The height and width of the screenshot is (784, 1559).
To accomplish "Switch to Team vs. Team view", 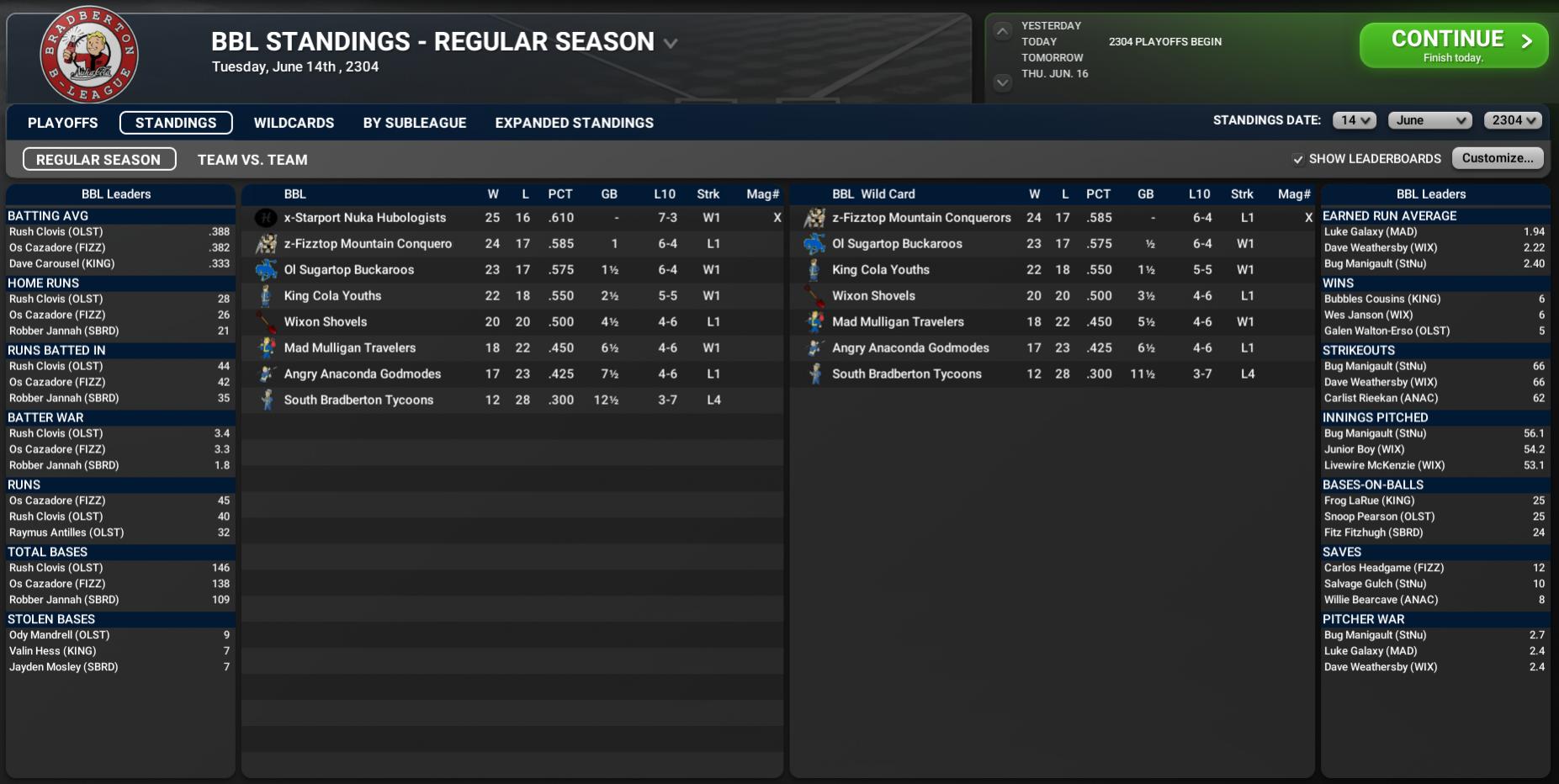I will (x=252, y=160).
